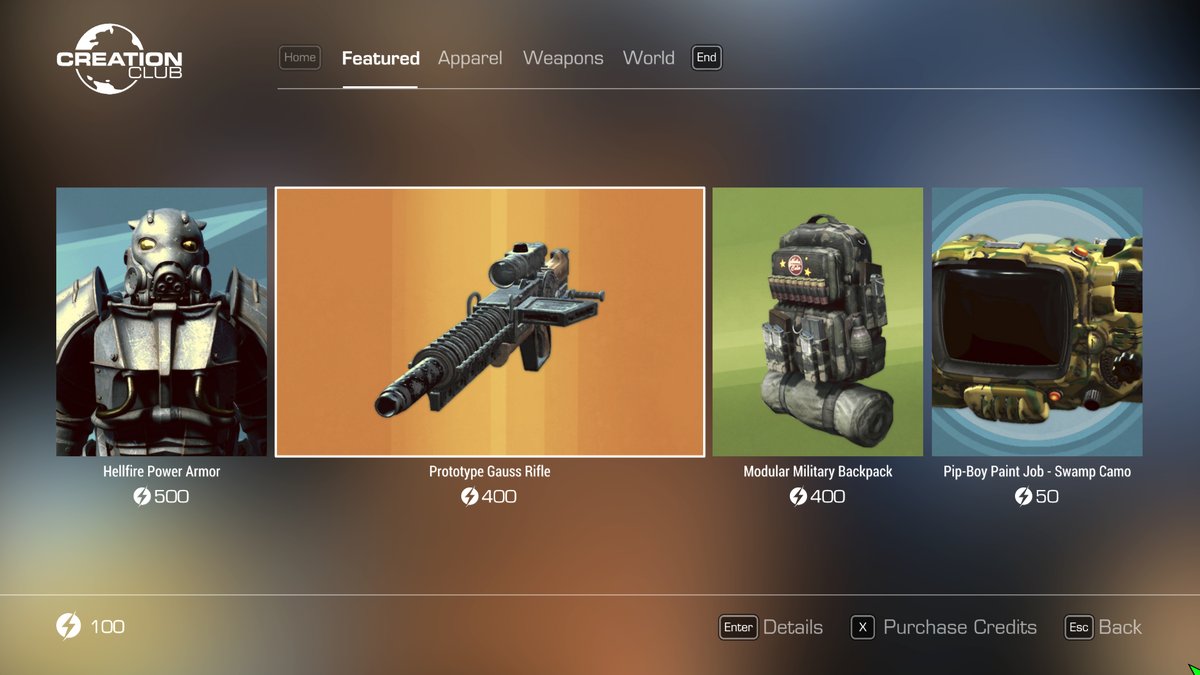Go to the World tab

[648, 58]
